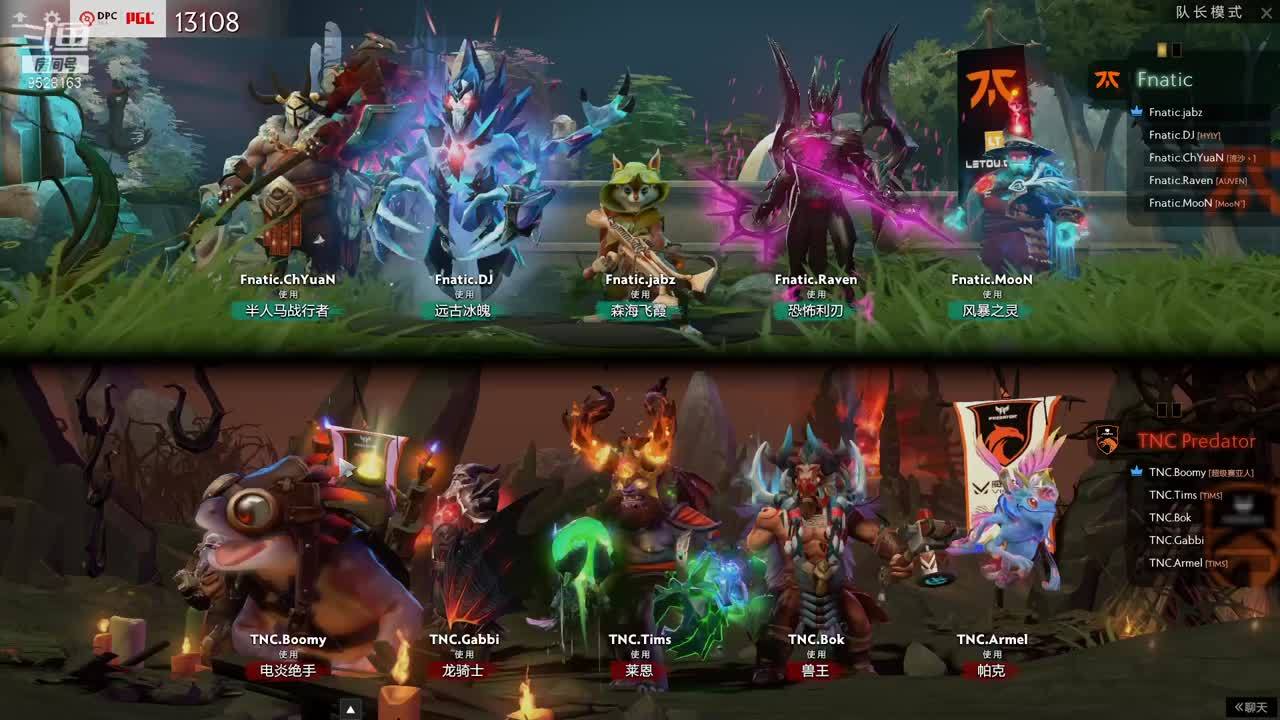Select TNC.Bok in the roster list
Viewport: 1280px width, 720px height.
1170,518
